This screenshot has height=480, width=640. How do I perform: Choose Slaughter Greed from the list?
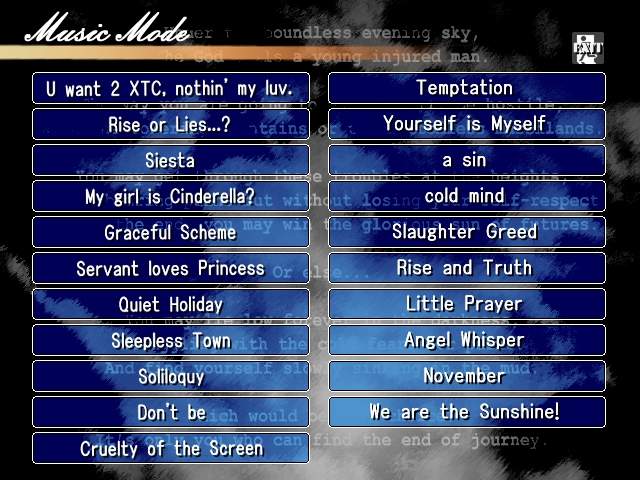466,232
